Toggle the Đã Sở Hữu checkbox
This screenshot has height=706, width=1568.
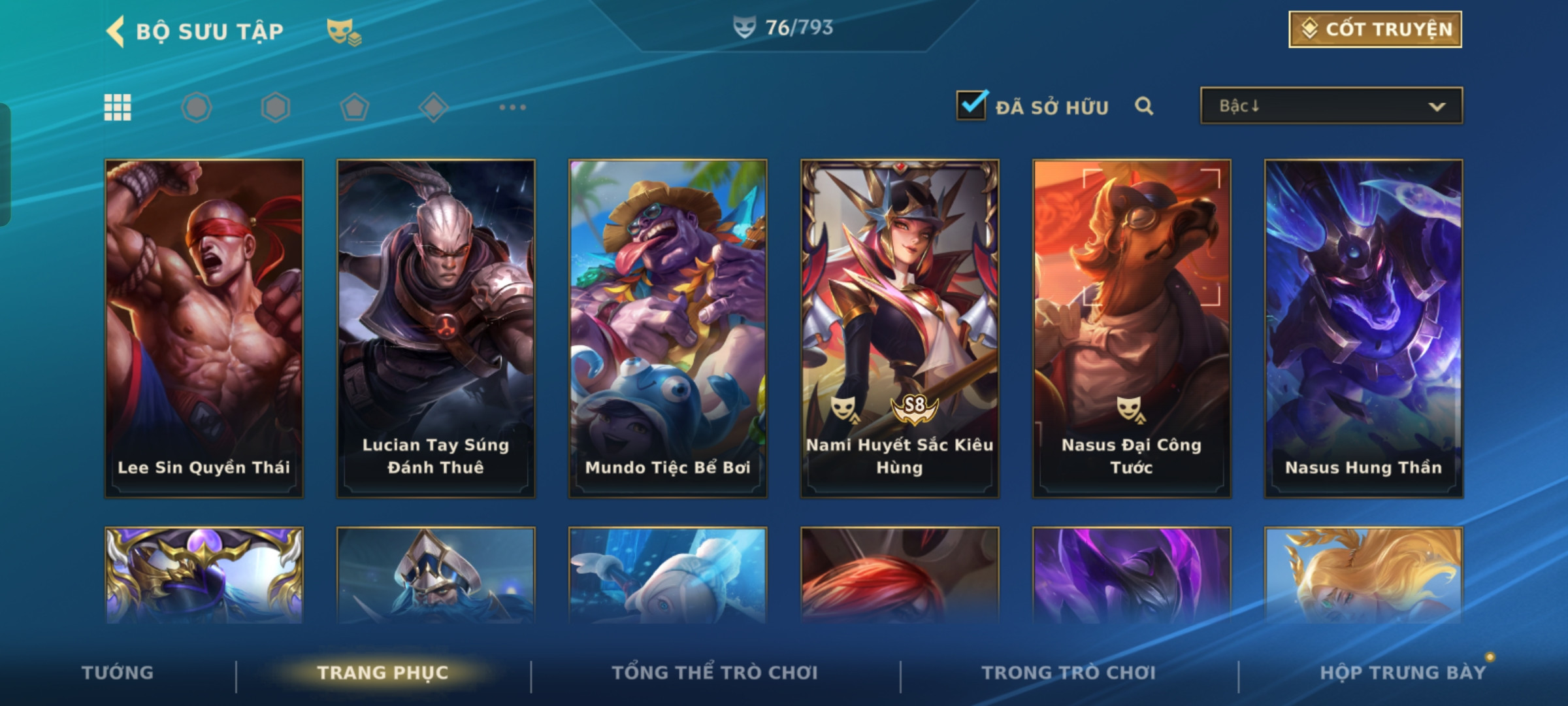pos(972,105)
